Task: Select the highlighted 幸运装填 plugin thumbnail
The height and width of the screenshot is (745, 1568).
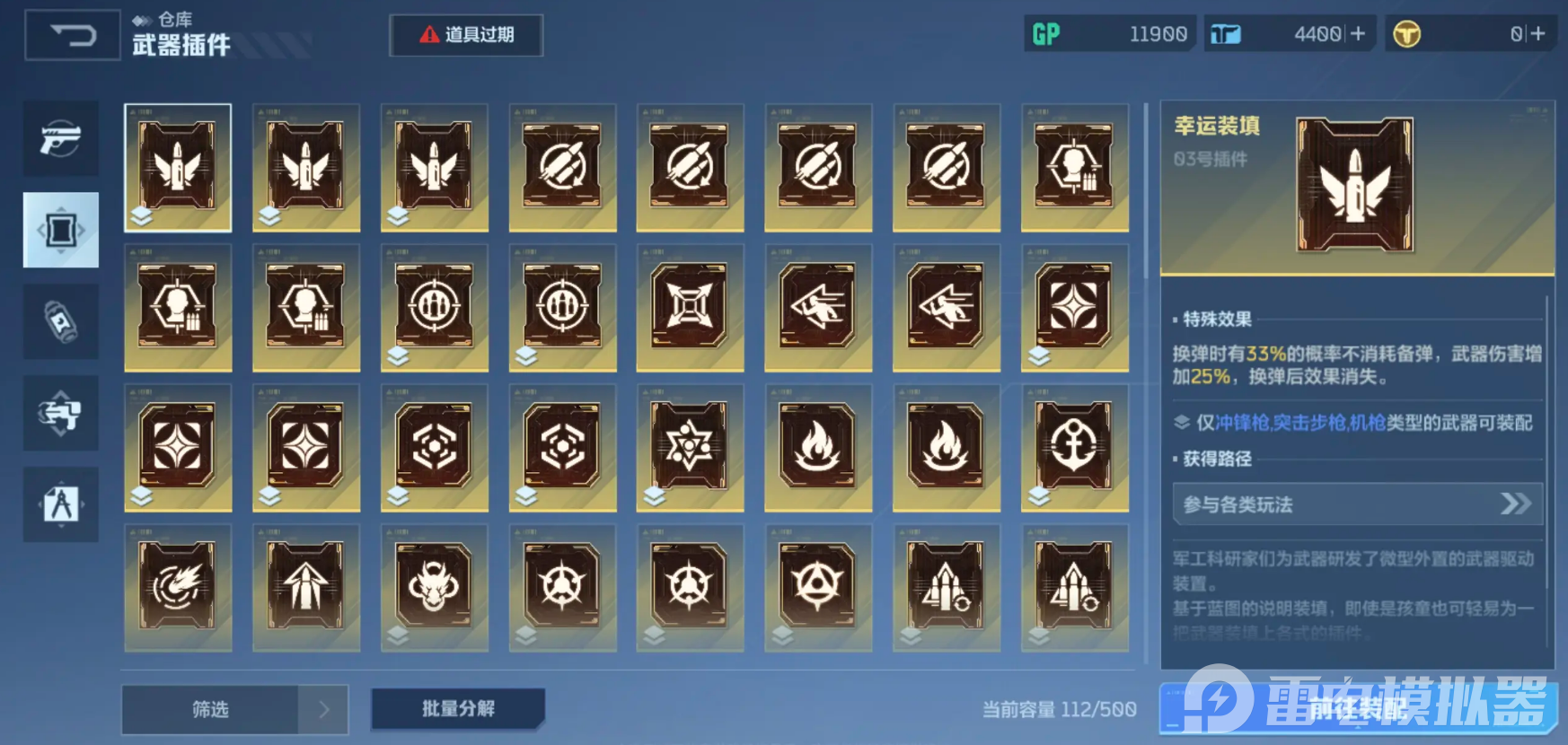Action: pyautogui.click(x=177, y=167)
